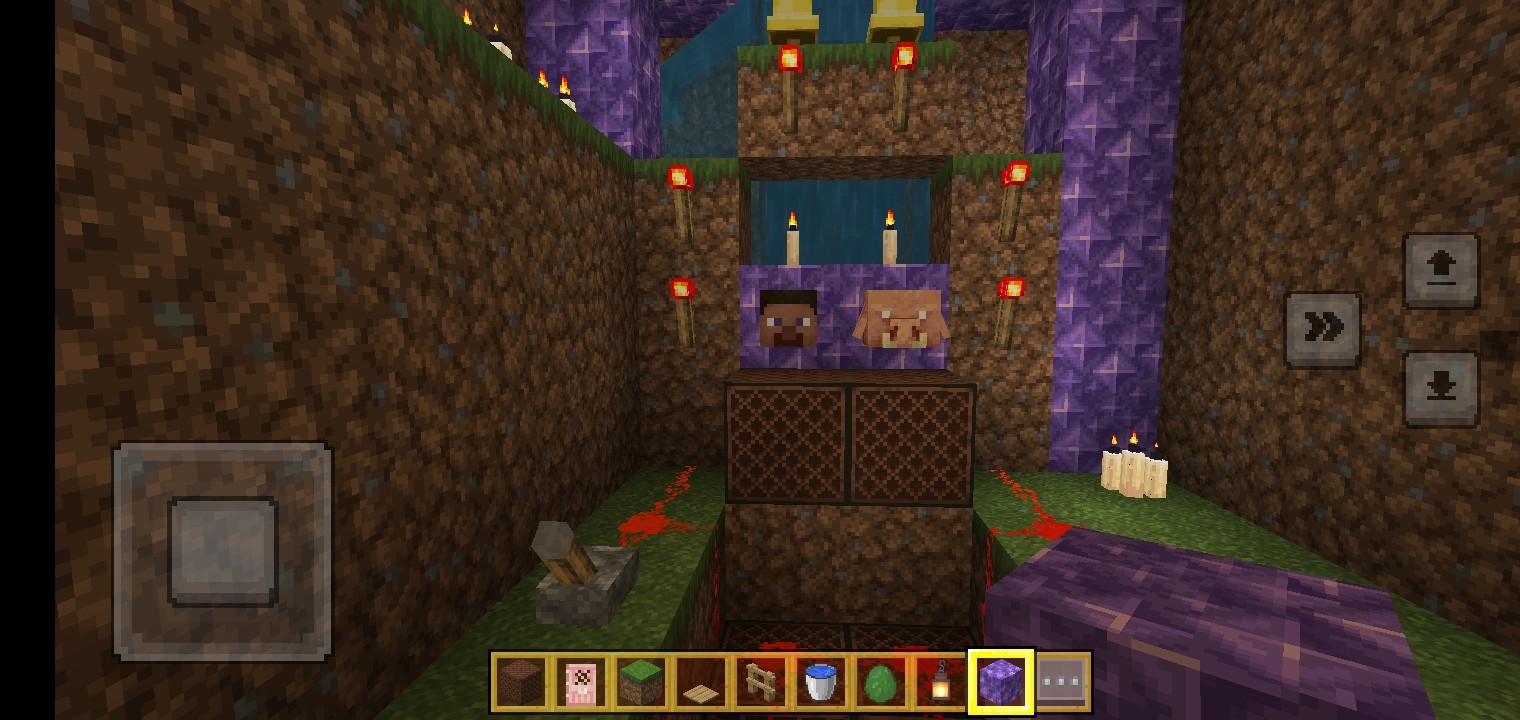Toggle sprint with the double-arrow button
The height and width of the screenshot is (720, 1520).
[1322, 329]
